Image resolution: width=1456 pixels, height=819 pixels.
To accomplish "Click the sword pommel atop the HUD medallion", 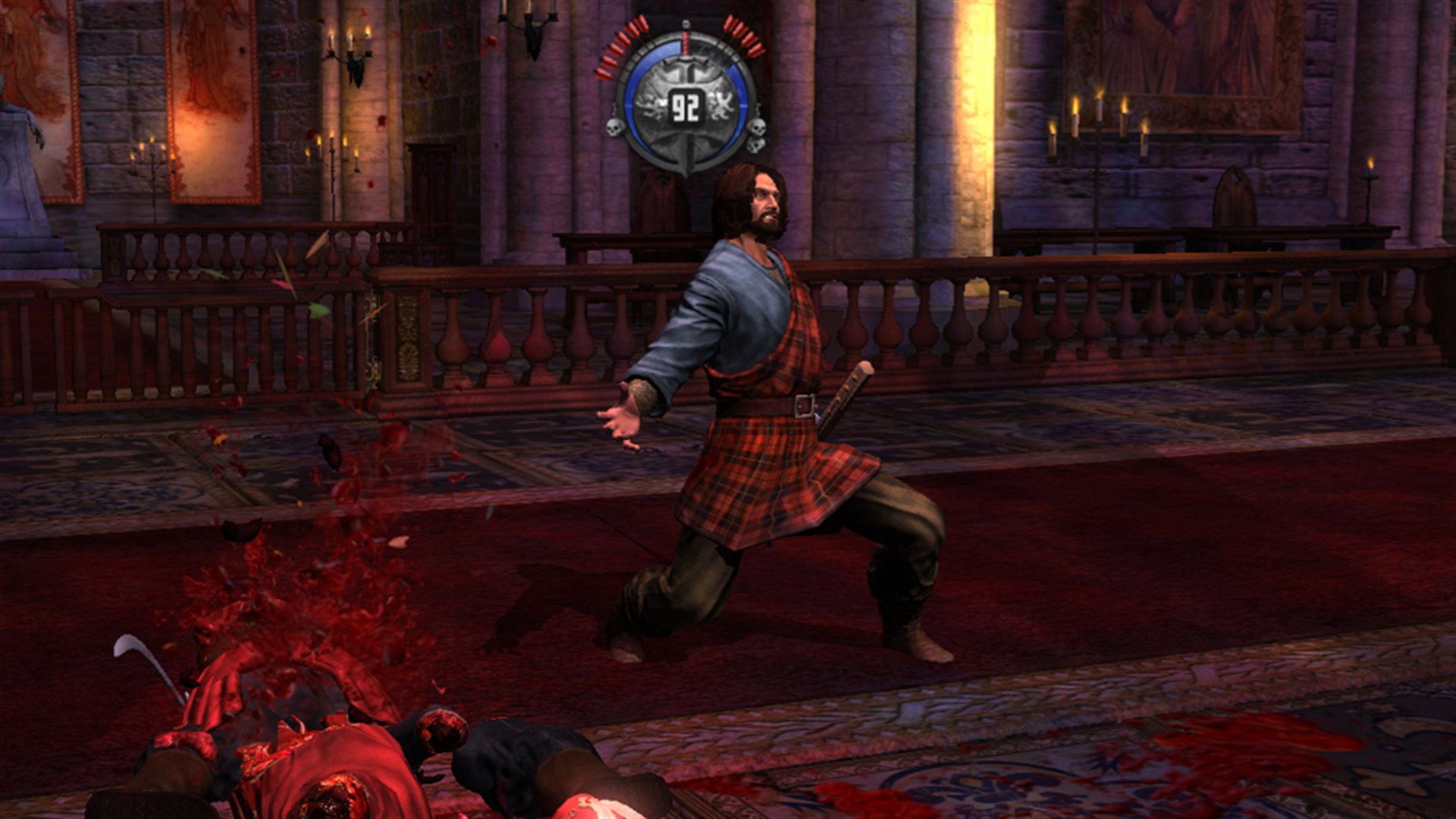I will tap(685, 24).
